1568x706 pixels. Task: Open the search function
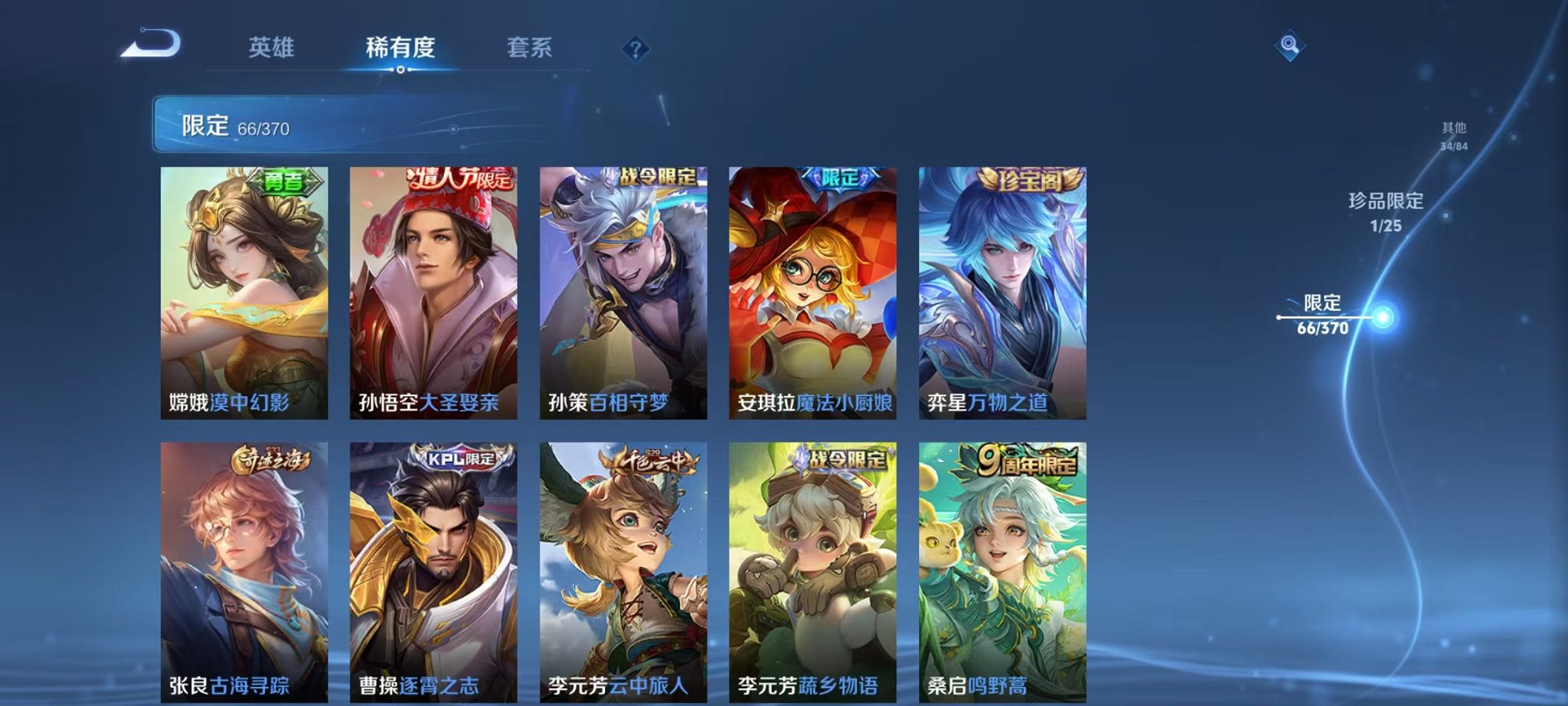tap(1291, 45)
